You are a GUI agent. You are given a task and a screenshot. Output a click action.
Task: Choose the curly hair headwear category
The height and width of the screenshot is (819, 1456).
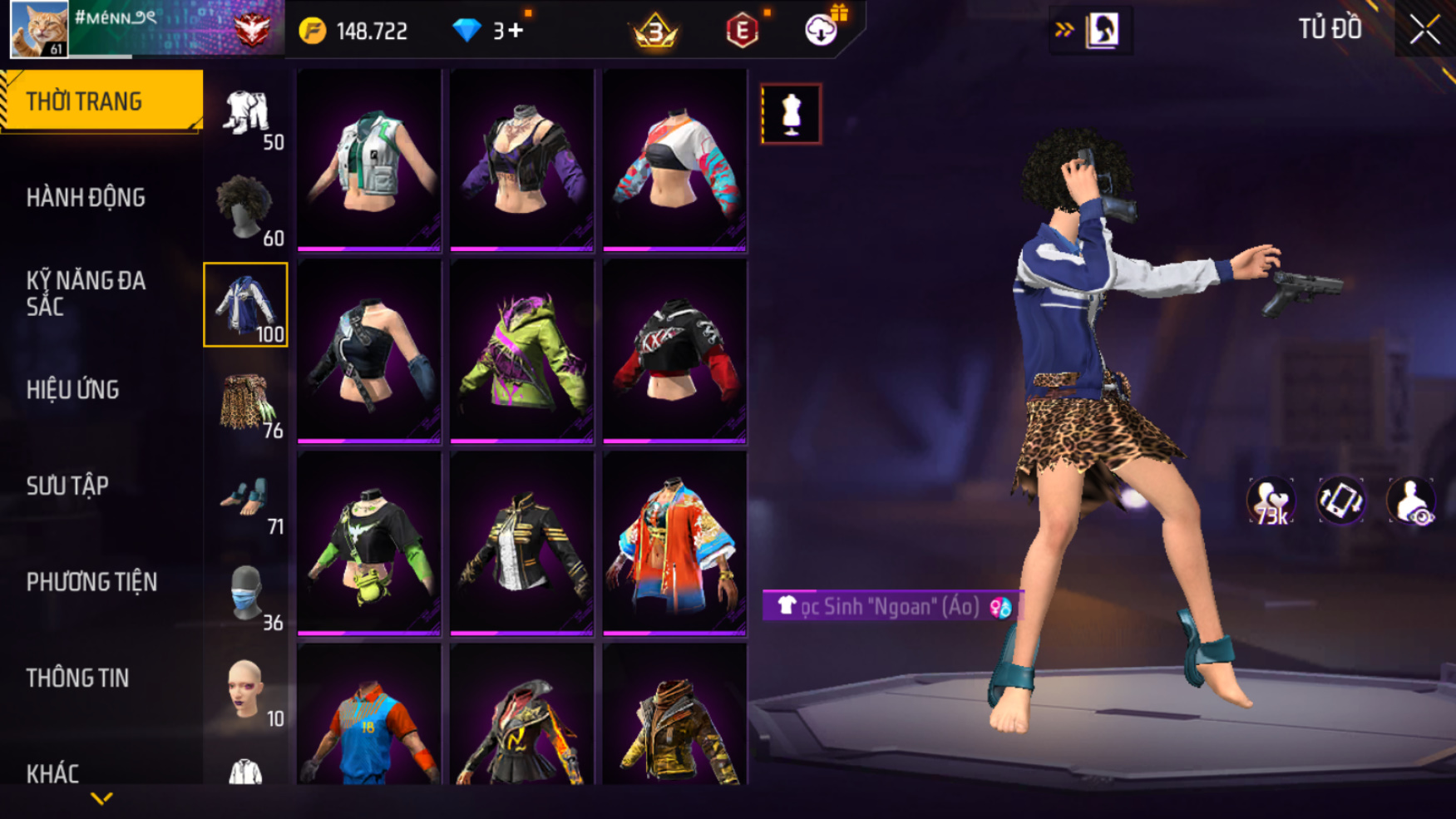(245, 208)
